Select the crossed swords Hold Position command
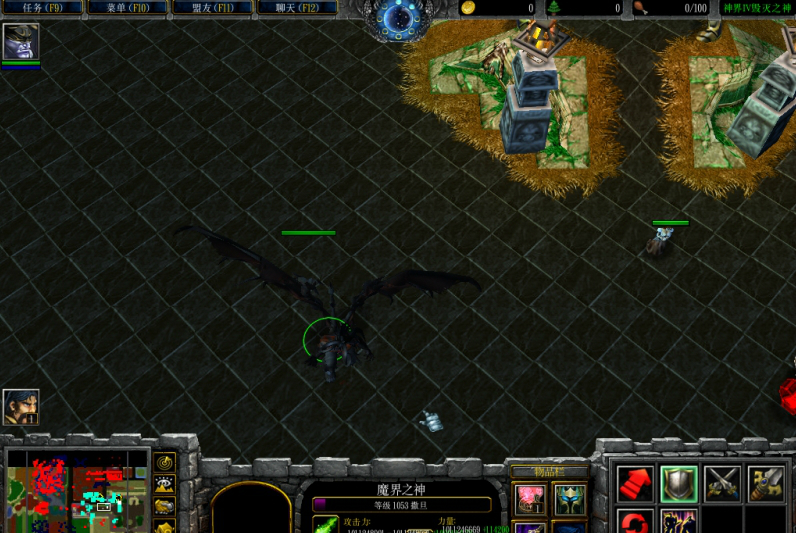 tap(722, 484)
